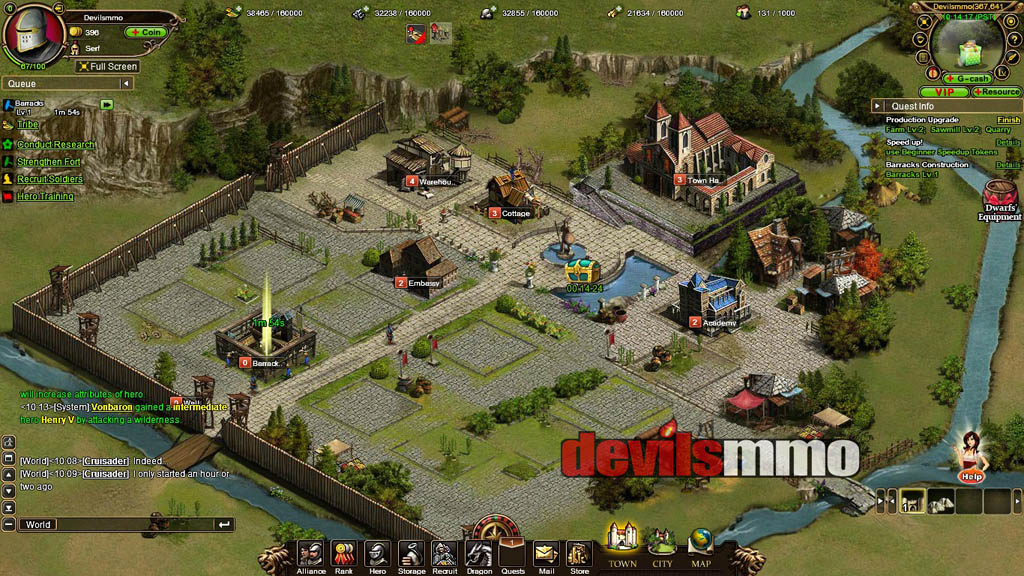Click the G-cash button
This screenshot has height=576, width=1024.
(x=969, y=78)
